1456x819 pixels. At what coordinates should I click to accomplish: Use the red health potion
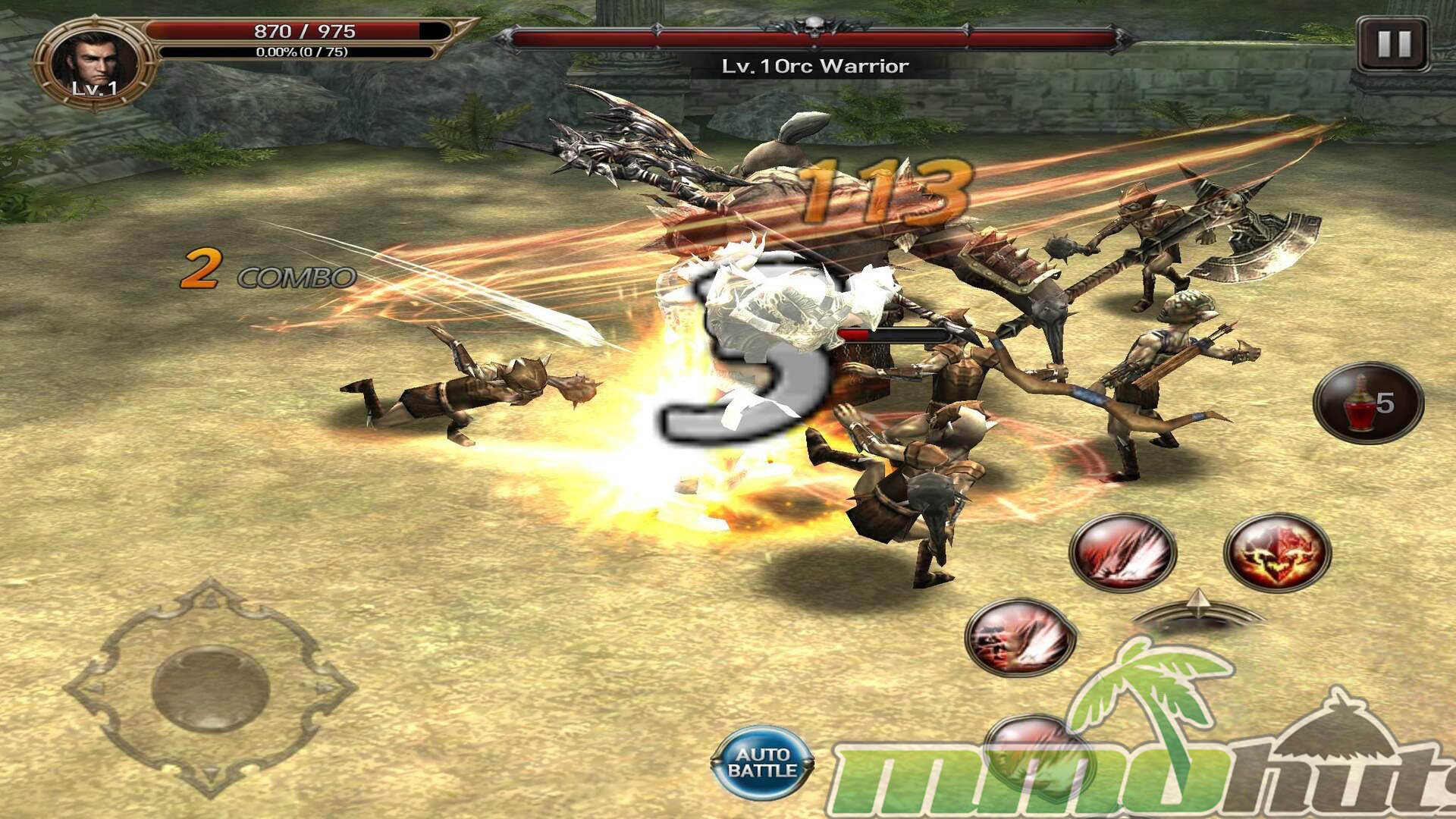[1368, 403]
